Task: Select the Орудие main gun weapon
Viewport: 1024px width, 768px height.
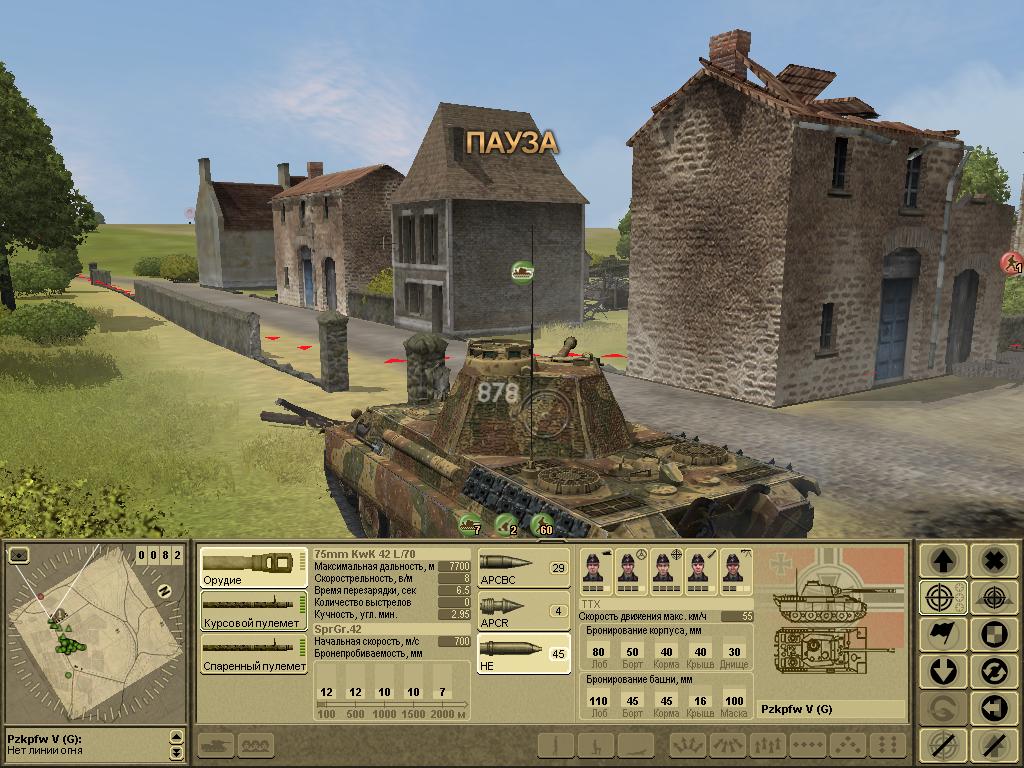Action: pos(253,567)
